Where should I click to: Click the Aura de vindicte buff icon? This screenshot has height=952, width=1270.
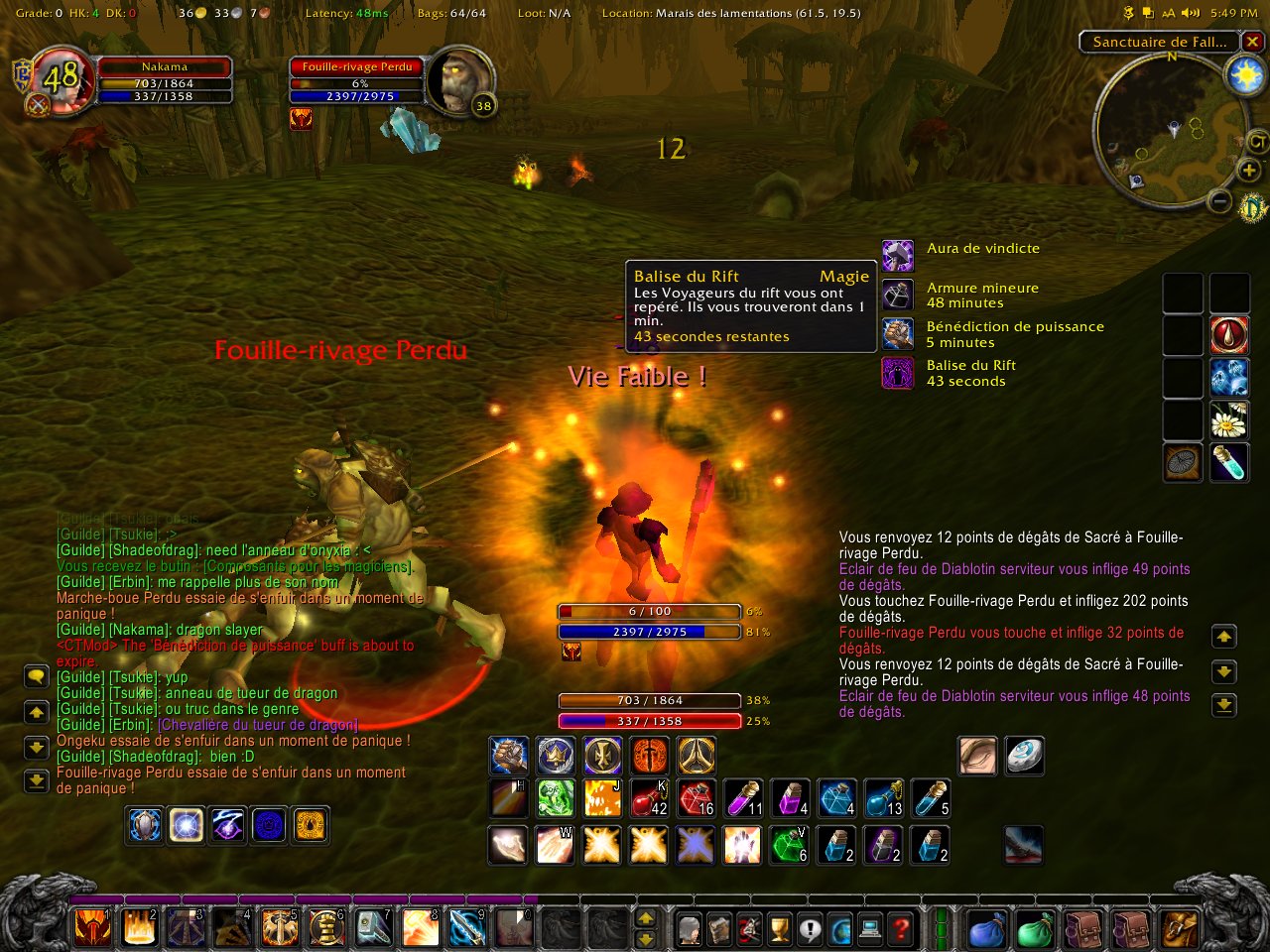click(x=898, y=255)
